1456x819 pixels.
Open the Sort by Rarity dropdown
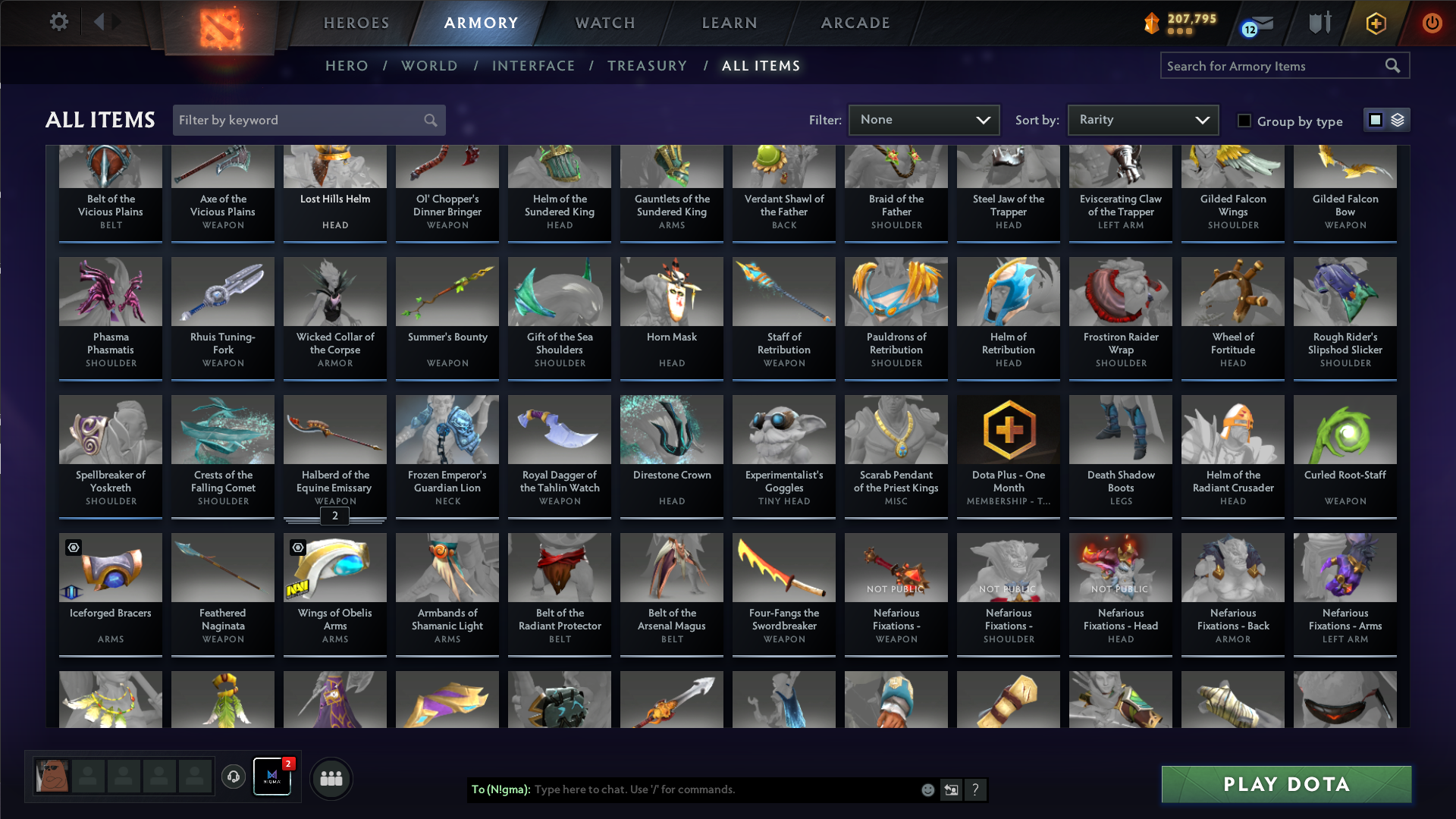(x=1143, y=120)
